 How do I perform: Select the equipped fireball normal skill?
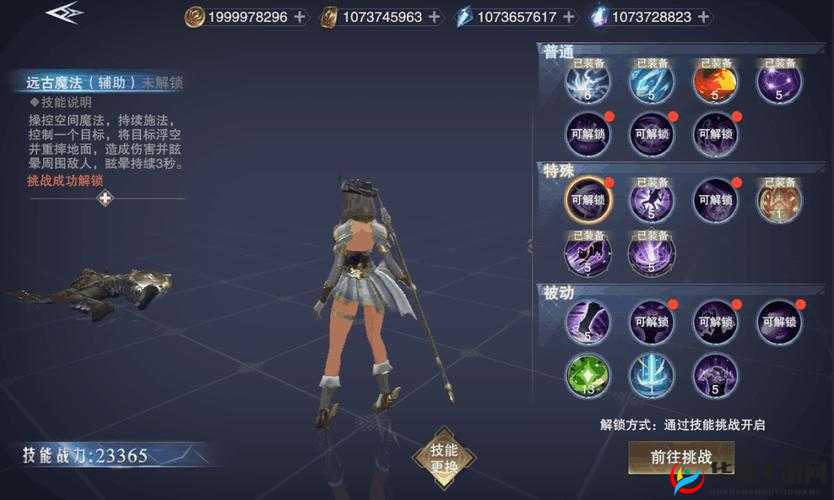(x=714, y=83)
